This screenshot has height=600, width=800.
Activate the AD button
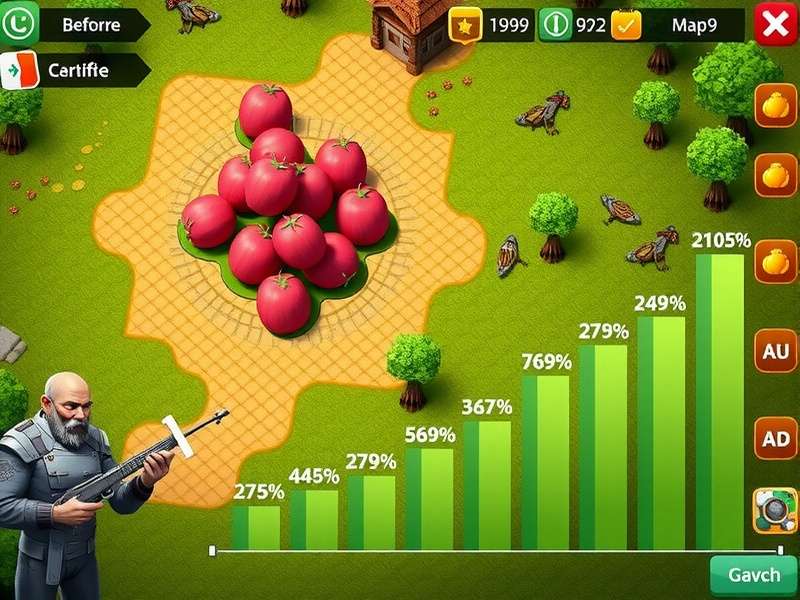click(x=775, y=438)
